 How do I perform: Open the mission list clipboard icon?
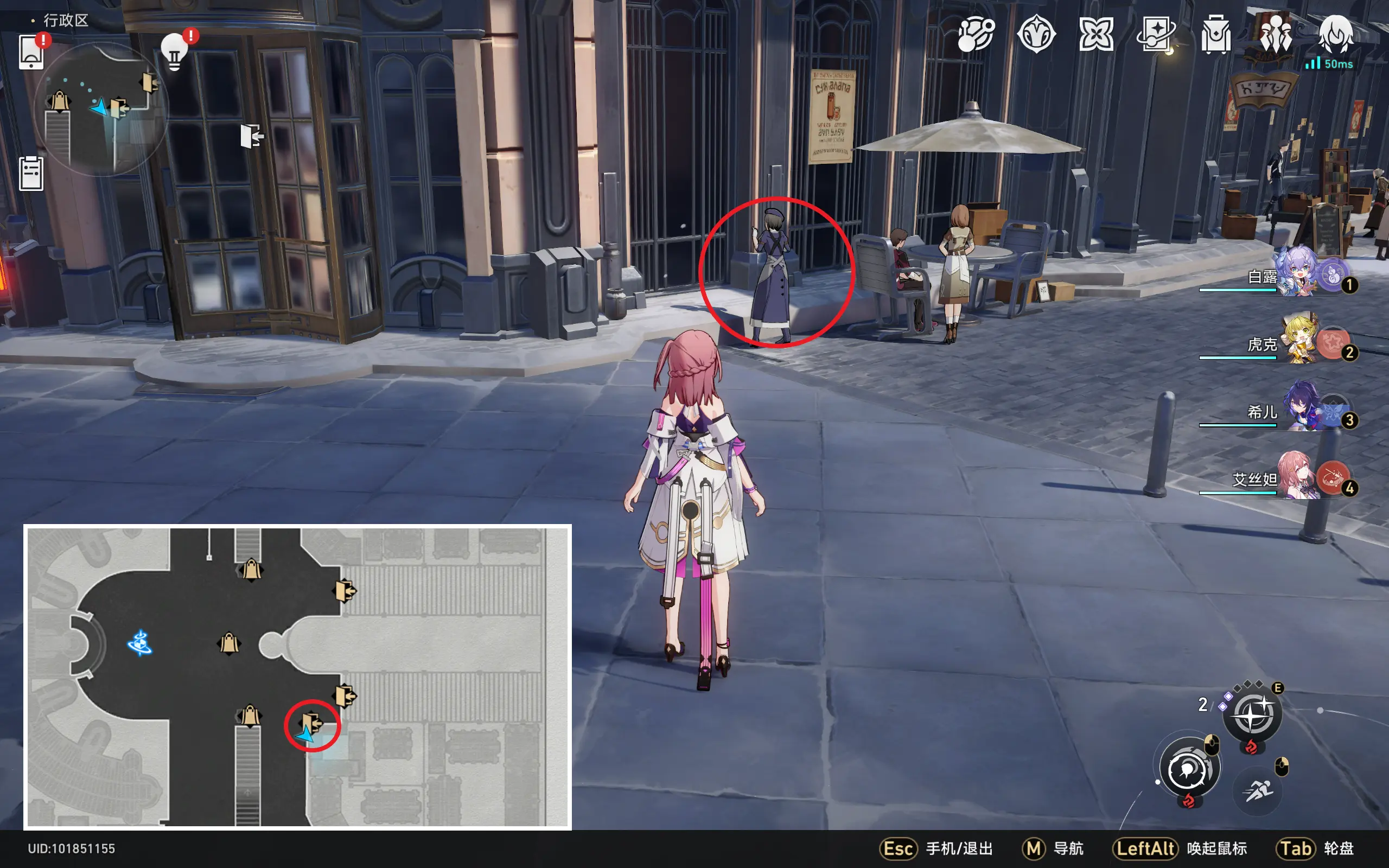click(31, 173)
